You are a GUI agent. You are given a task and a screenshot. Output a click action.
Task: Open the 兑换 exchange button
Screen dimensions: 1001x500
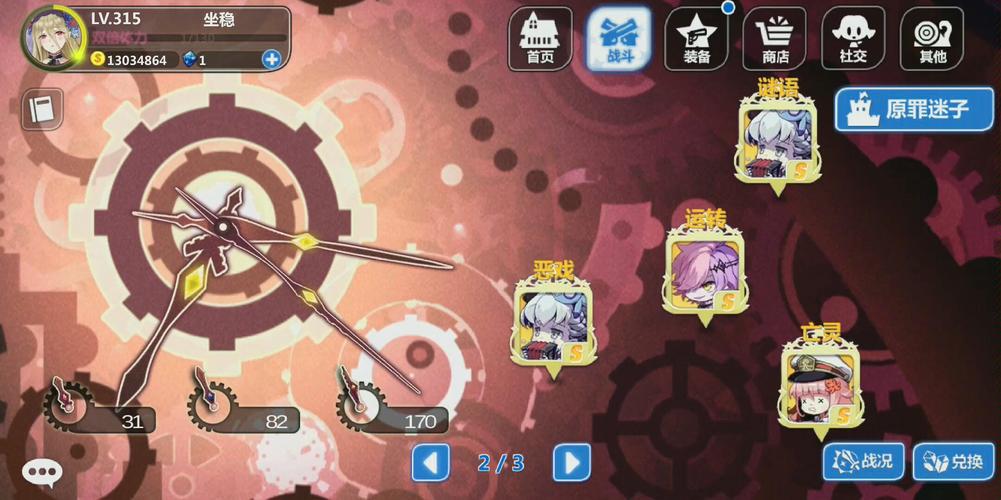tap(953, 461)
